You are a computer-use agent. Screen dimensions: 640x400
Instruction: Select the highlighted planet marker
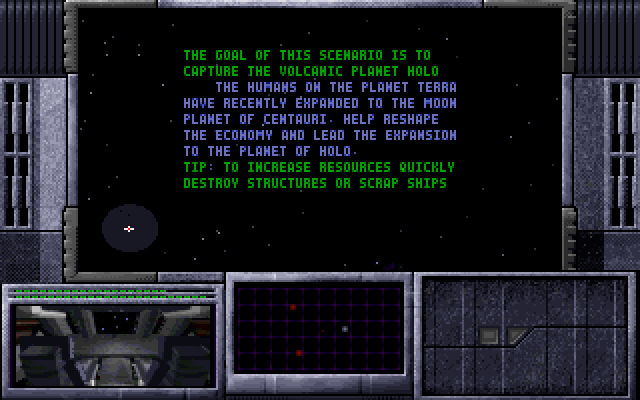click(x=129, y=229)
